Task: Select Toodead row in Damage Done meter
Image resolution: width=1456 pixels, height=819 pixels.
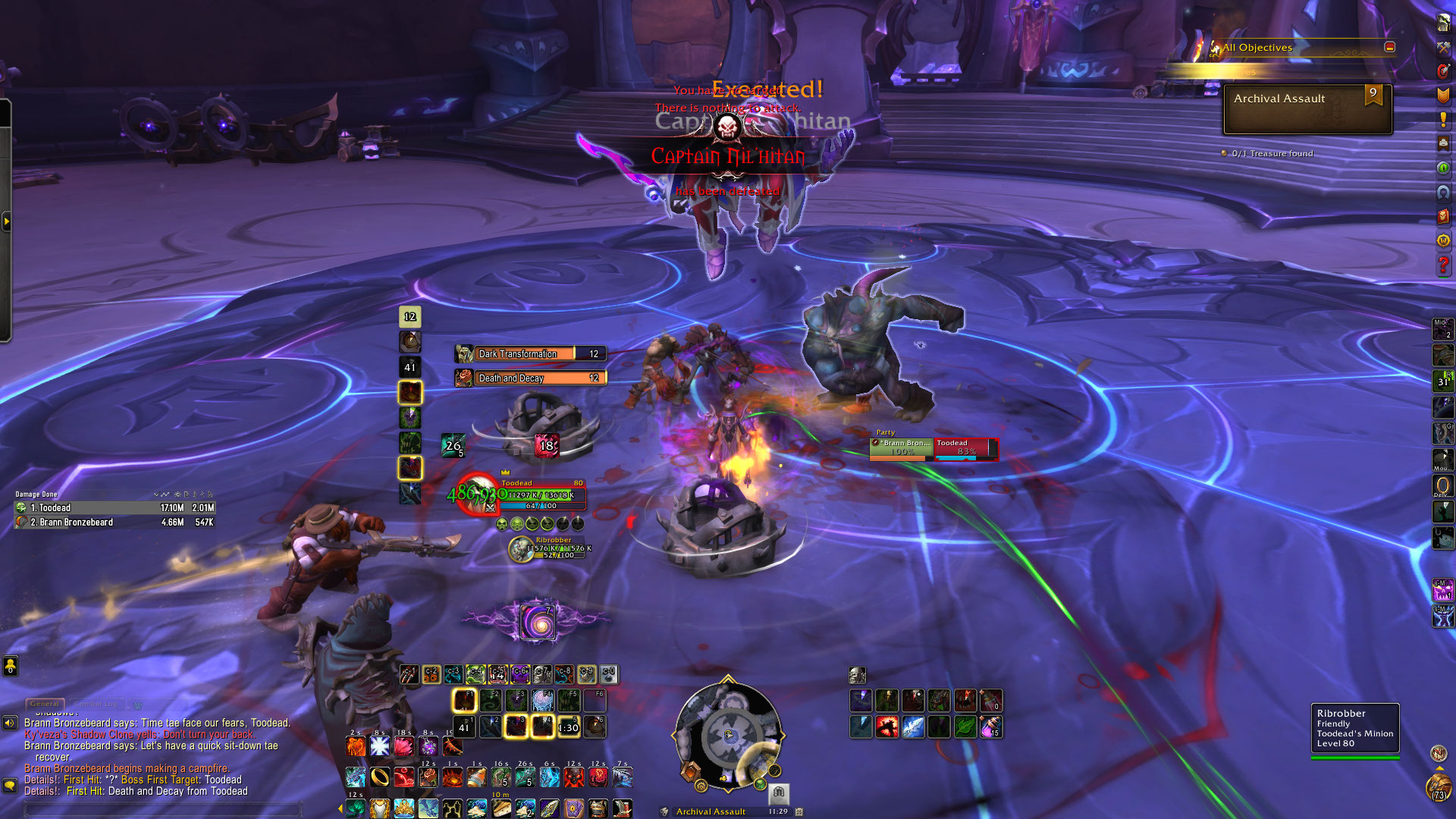Action: [x=115, y=508]
